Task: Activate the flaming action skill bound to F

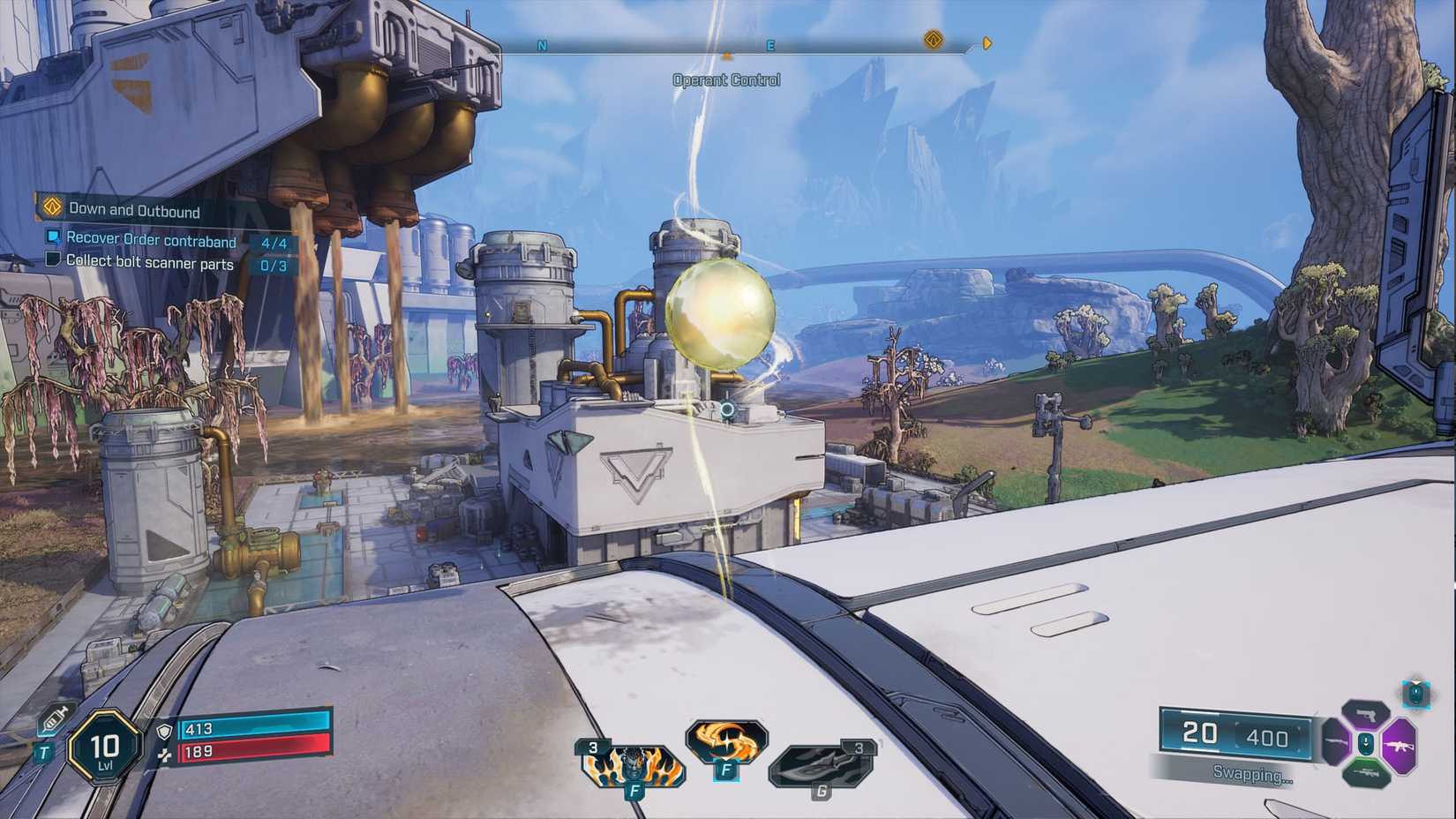Action: [x=634, y=766]
